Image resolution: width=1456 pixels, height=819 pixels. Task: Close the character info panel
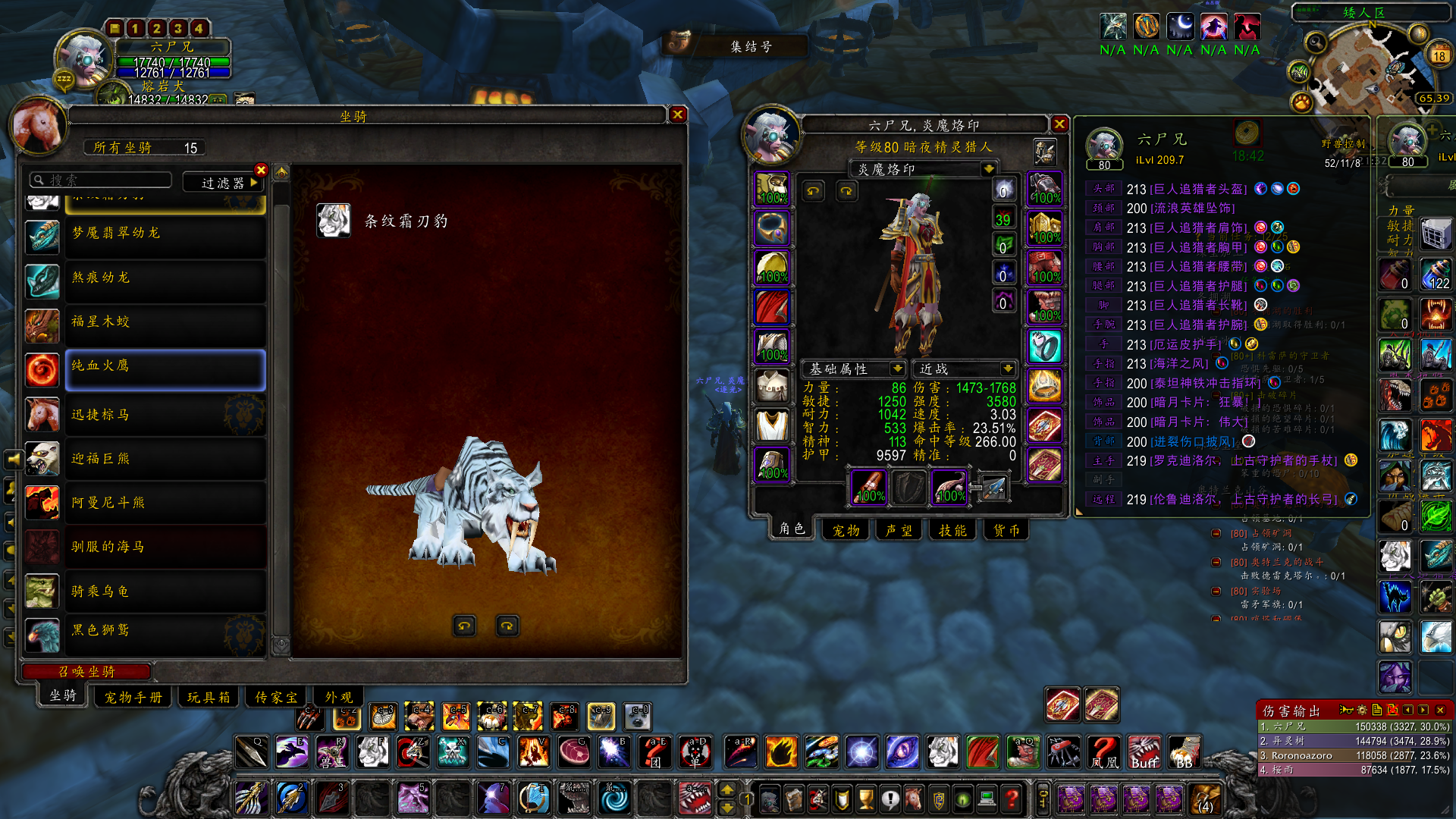tap(1059, 124)
